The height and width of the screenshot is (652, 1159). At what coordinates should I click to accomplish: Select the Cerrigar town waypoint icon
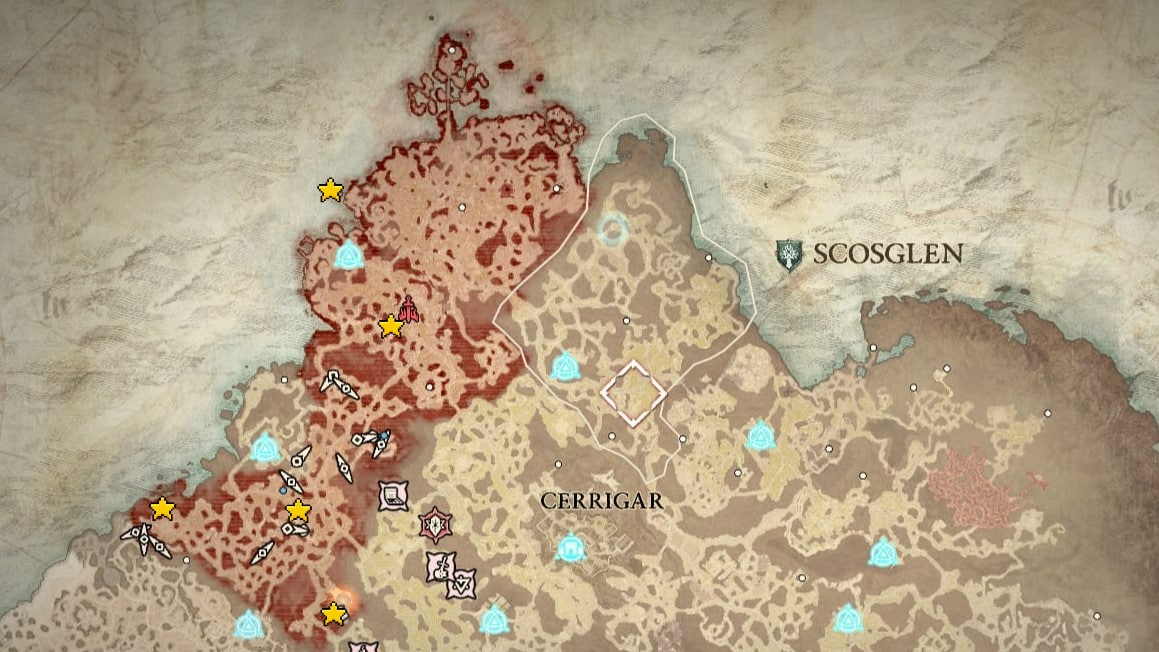point(570,547)
